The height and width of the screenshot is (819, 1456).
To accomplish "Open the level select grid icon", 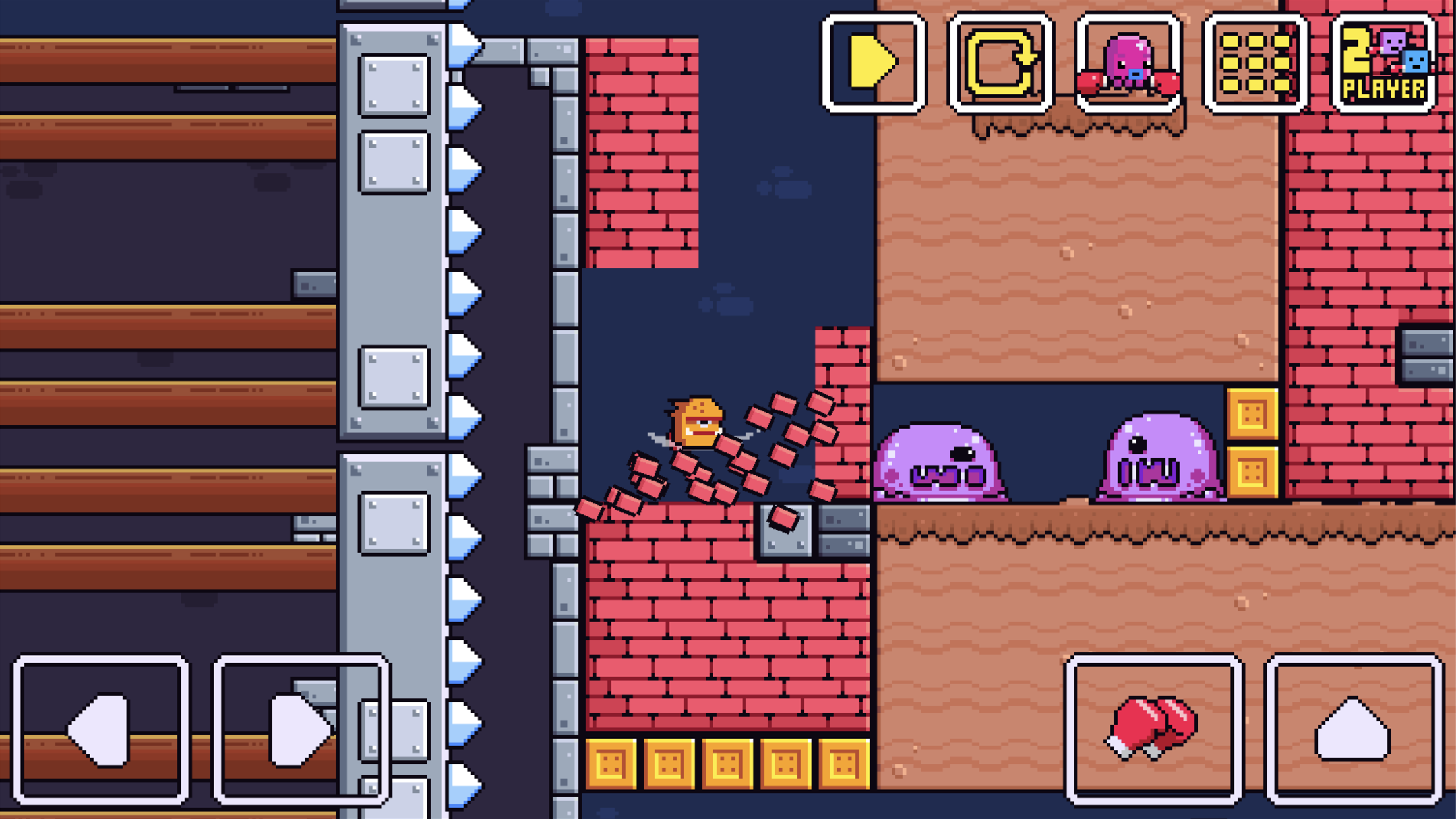I will [1254, 63].
